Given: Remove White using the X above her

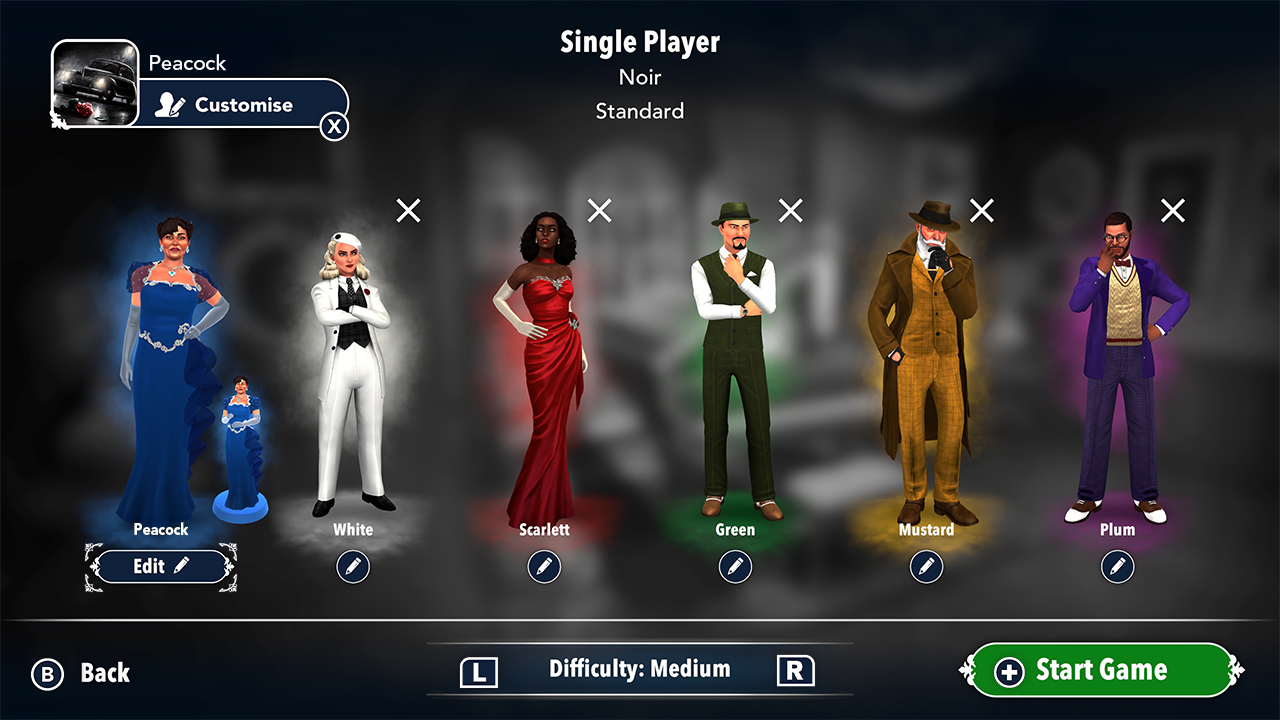Looking at the screenshot, I should [407, 210].
